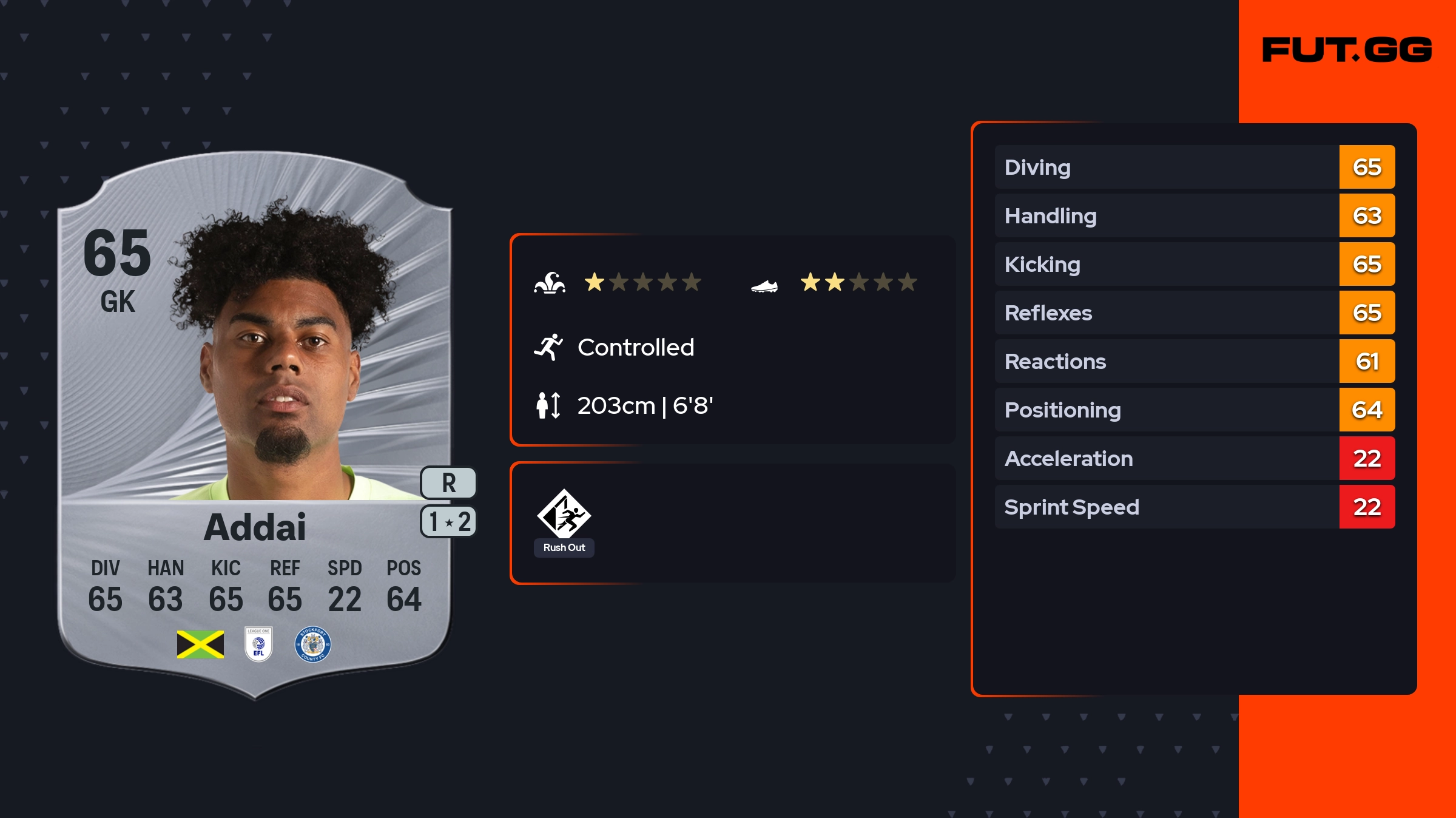Screen dimensions: 1456x818
Task: Click the Jamaica flag on the card
Action: point(200,644)
